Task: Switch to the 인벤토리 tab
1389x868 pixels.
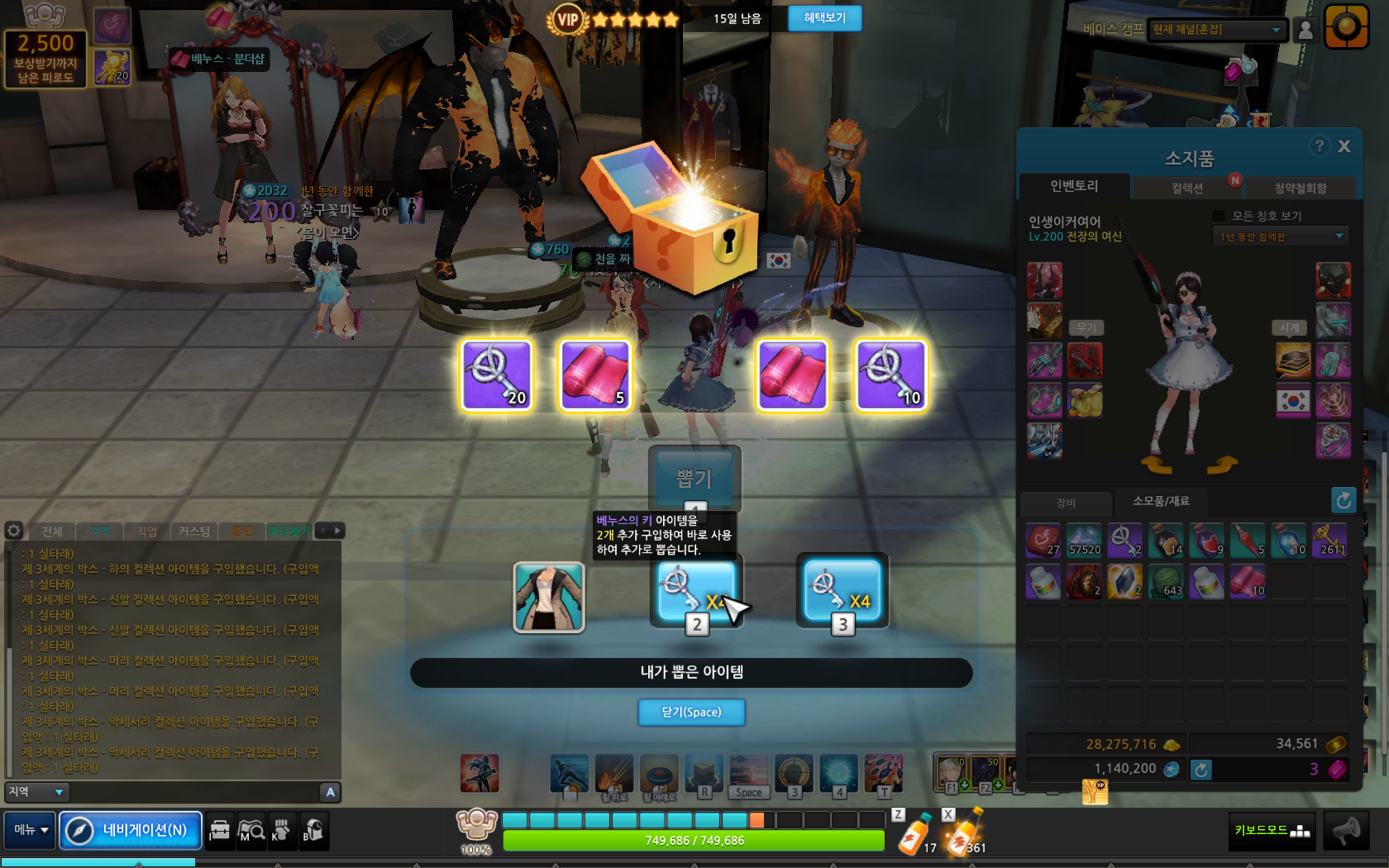Action: [1074, 187]
